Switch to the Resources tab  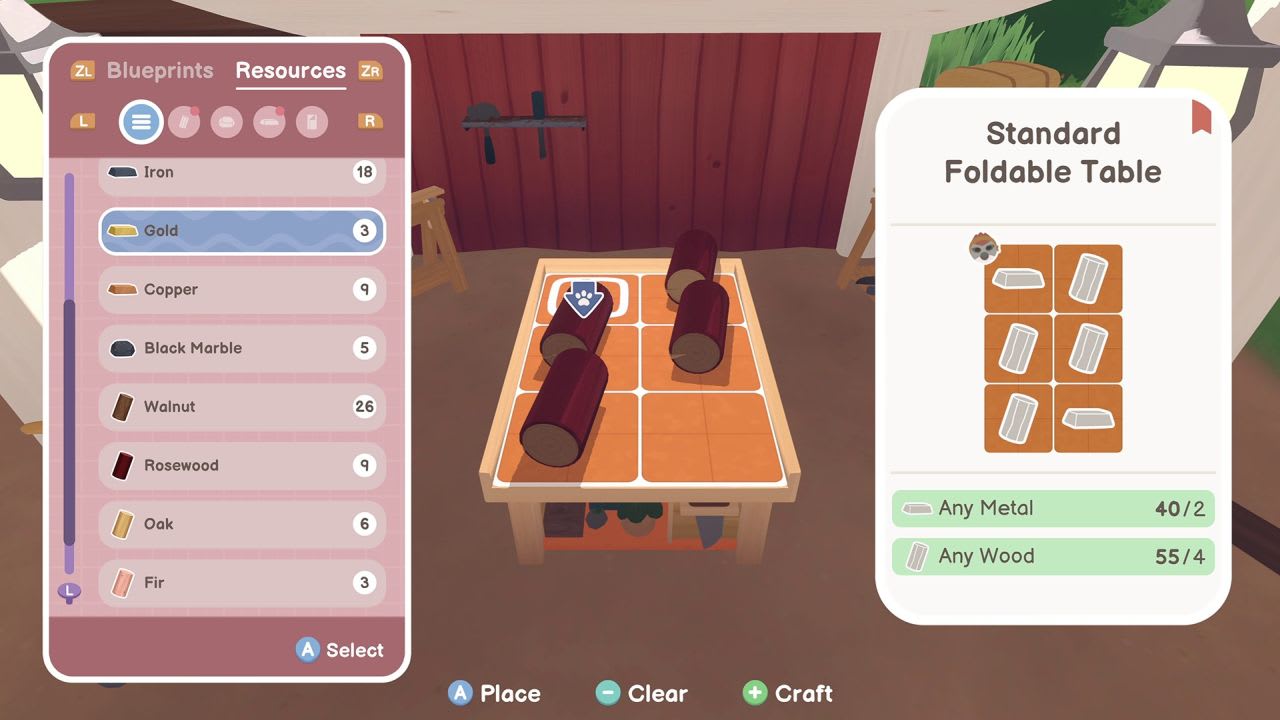click(290, 70)
